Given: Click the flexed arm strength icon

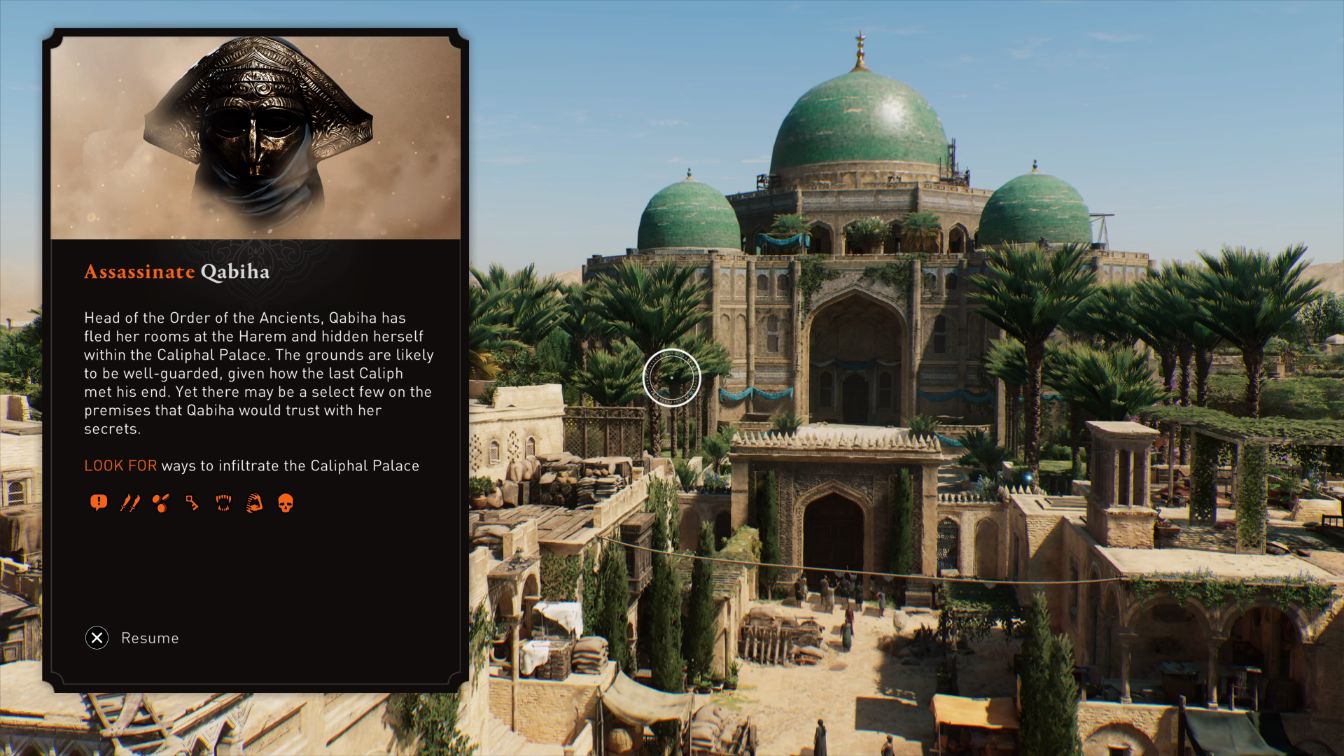Looking at the screenshot, I should pos(254,501).
